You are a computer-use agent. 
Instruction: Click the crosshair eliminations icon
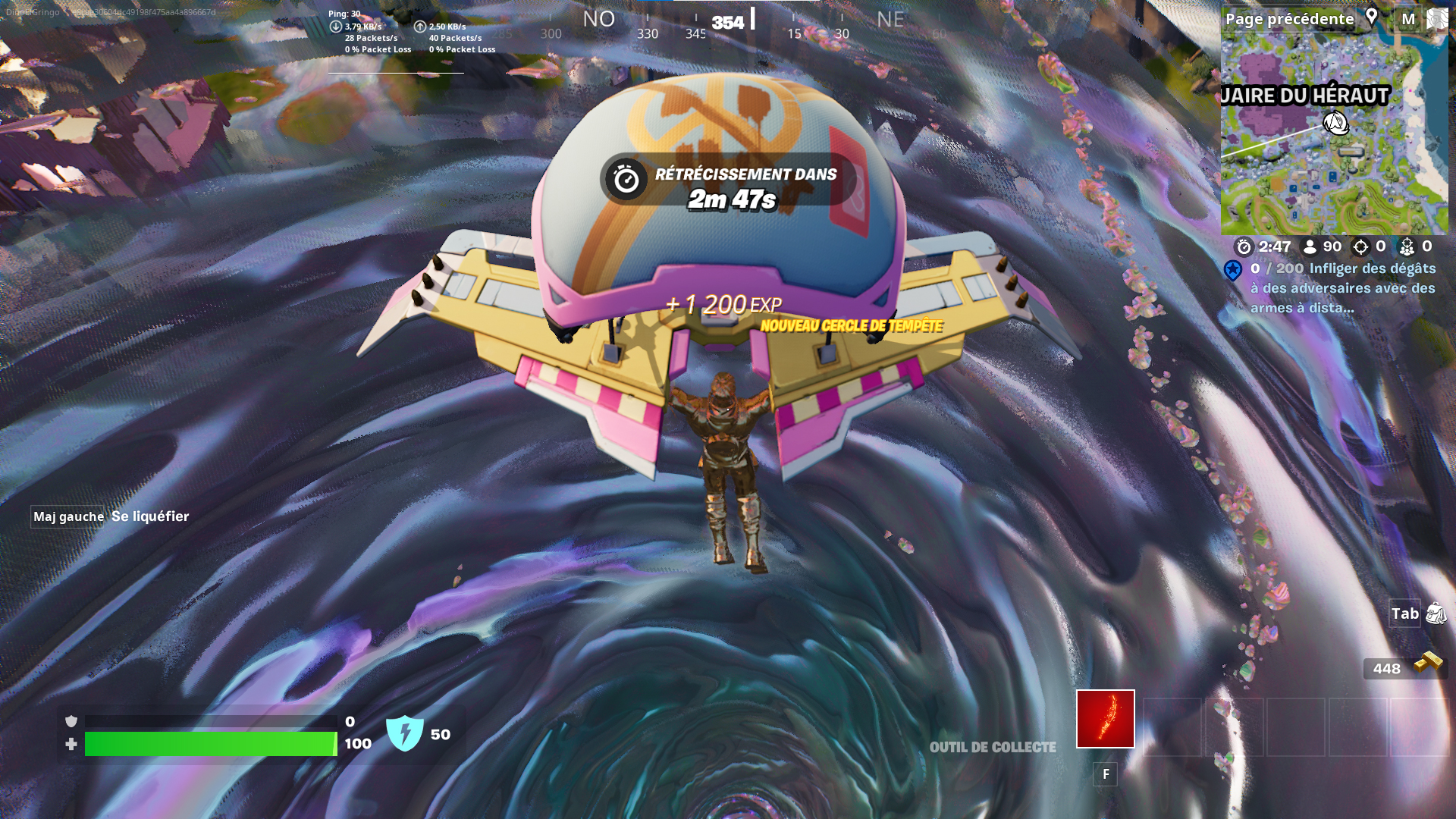1360,246
